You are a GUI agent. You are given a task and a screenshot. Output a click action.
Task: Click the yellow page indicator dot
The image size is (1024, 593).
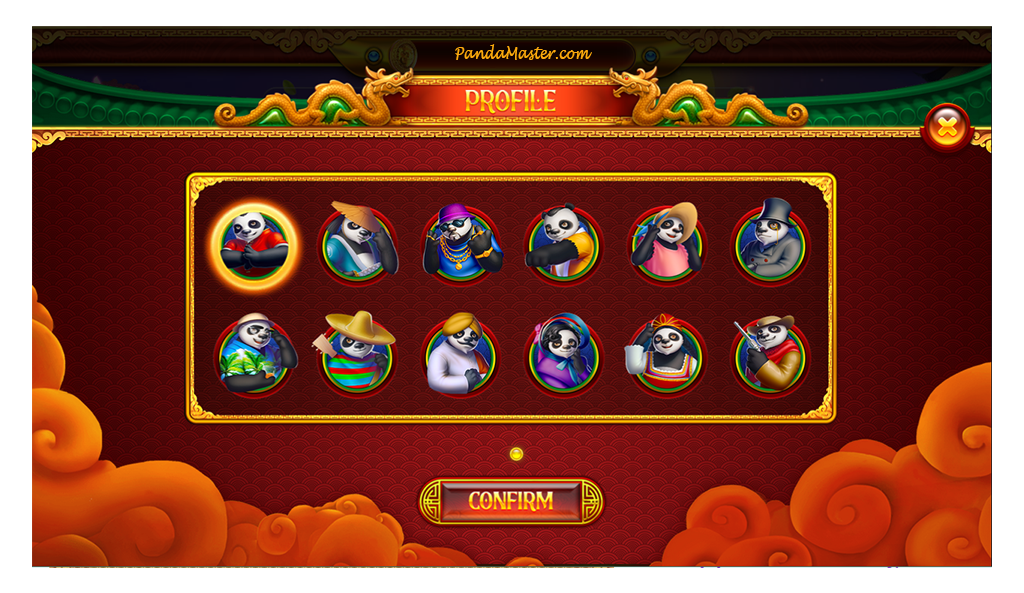tap(516, 454)
